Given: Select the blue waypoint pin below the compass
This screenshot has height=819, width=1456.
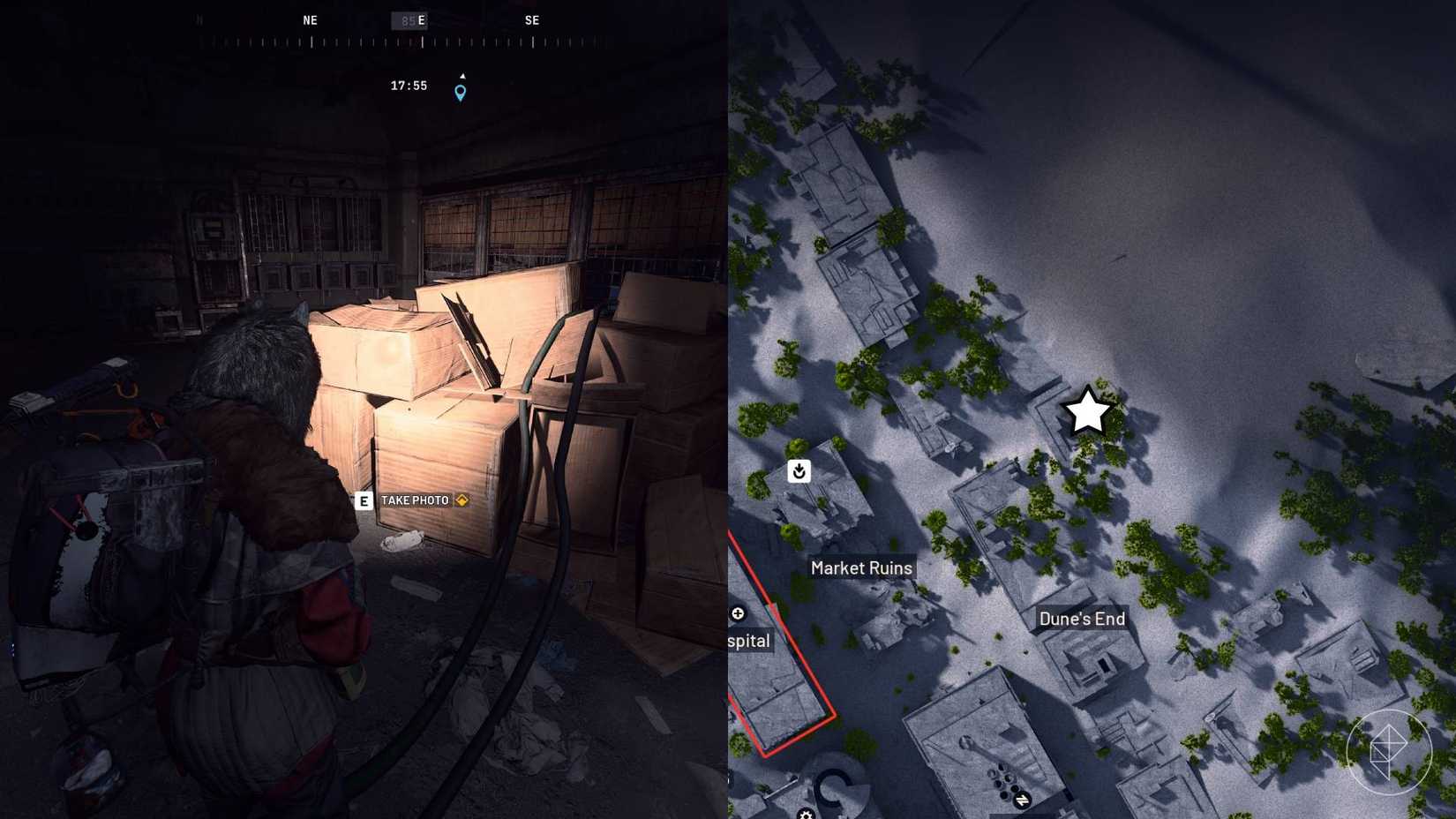Looking at the screenshot, I should point(460,91).
